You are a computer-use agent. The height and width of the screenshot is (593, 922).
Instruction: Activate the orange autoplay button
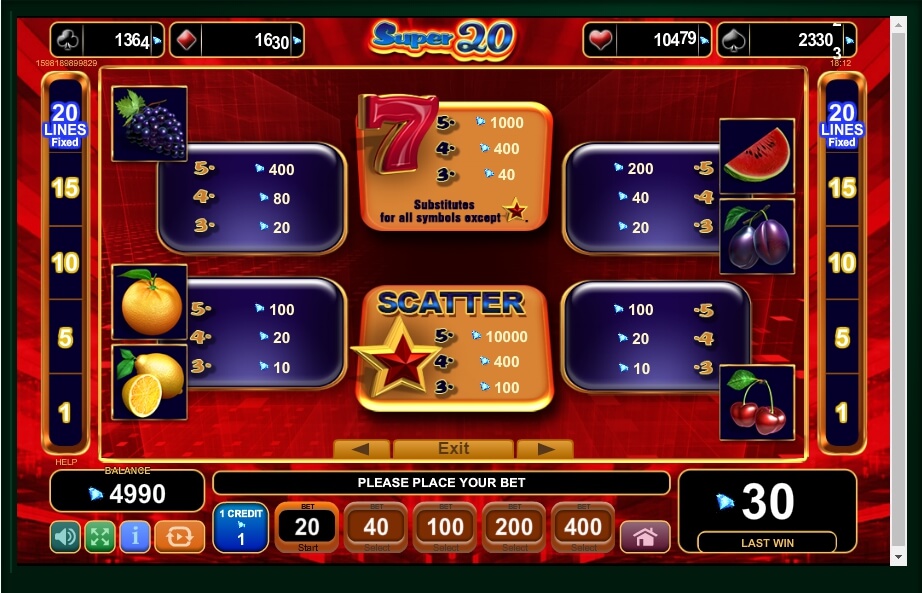pos(180,537)
